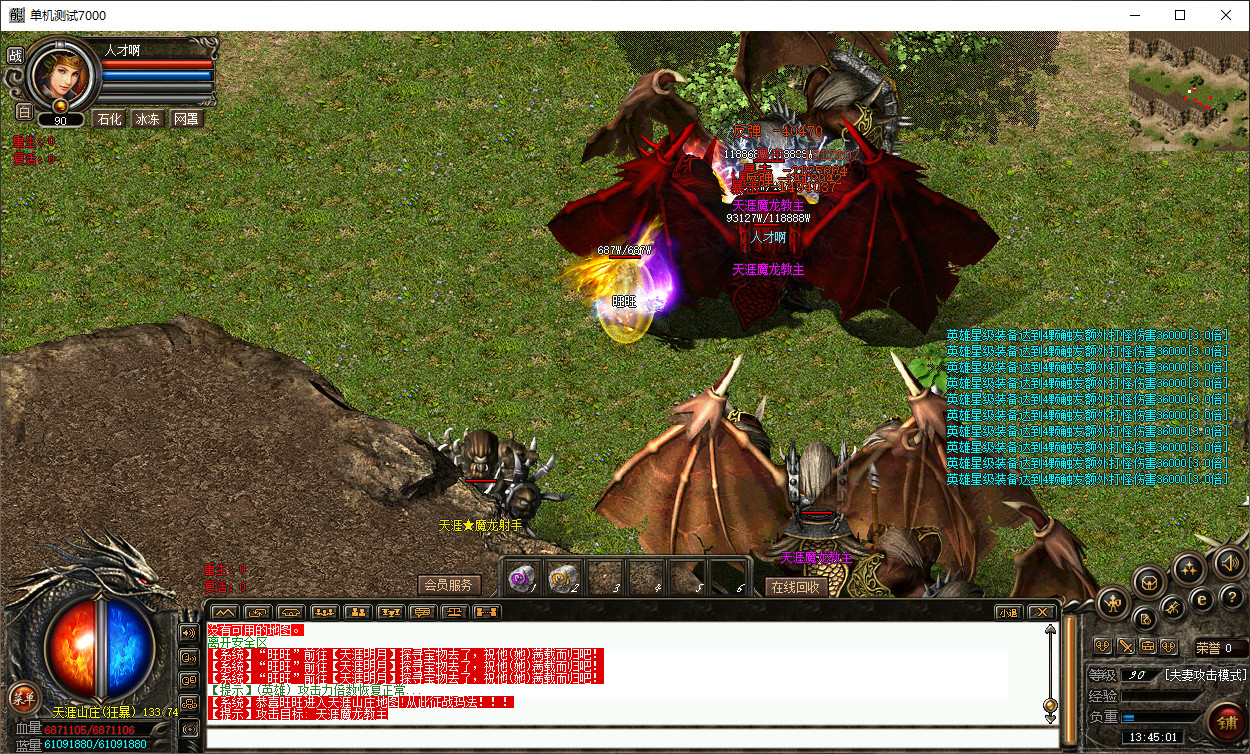
Task: Use the 网罩 net skill button
Action: [x=186, y=119]
